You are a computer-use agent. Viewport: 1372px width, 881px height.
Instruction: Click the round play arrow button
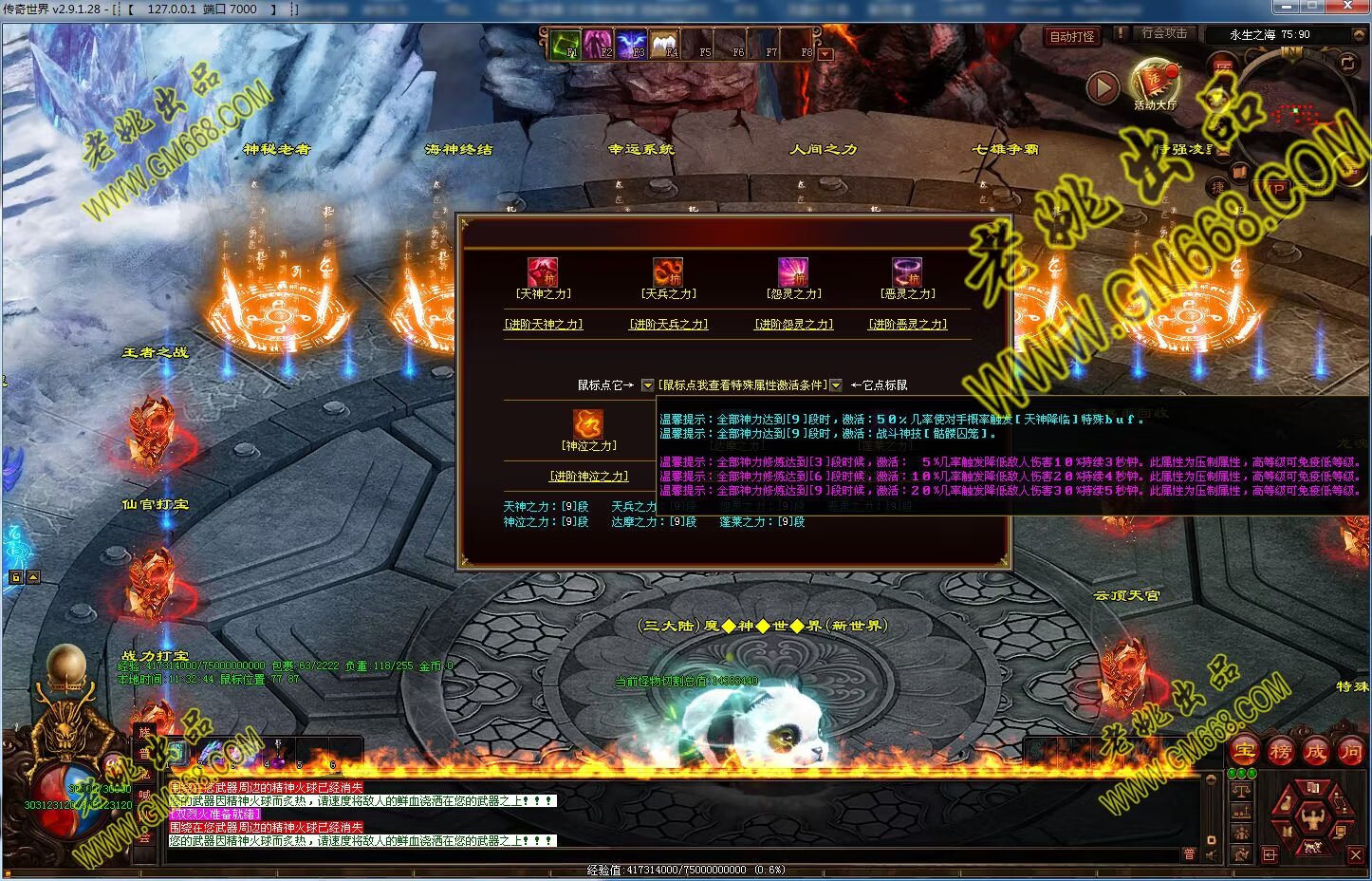click(1102, 88)
